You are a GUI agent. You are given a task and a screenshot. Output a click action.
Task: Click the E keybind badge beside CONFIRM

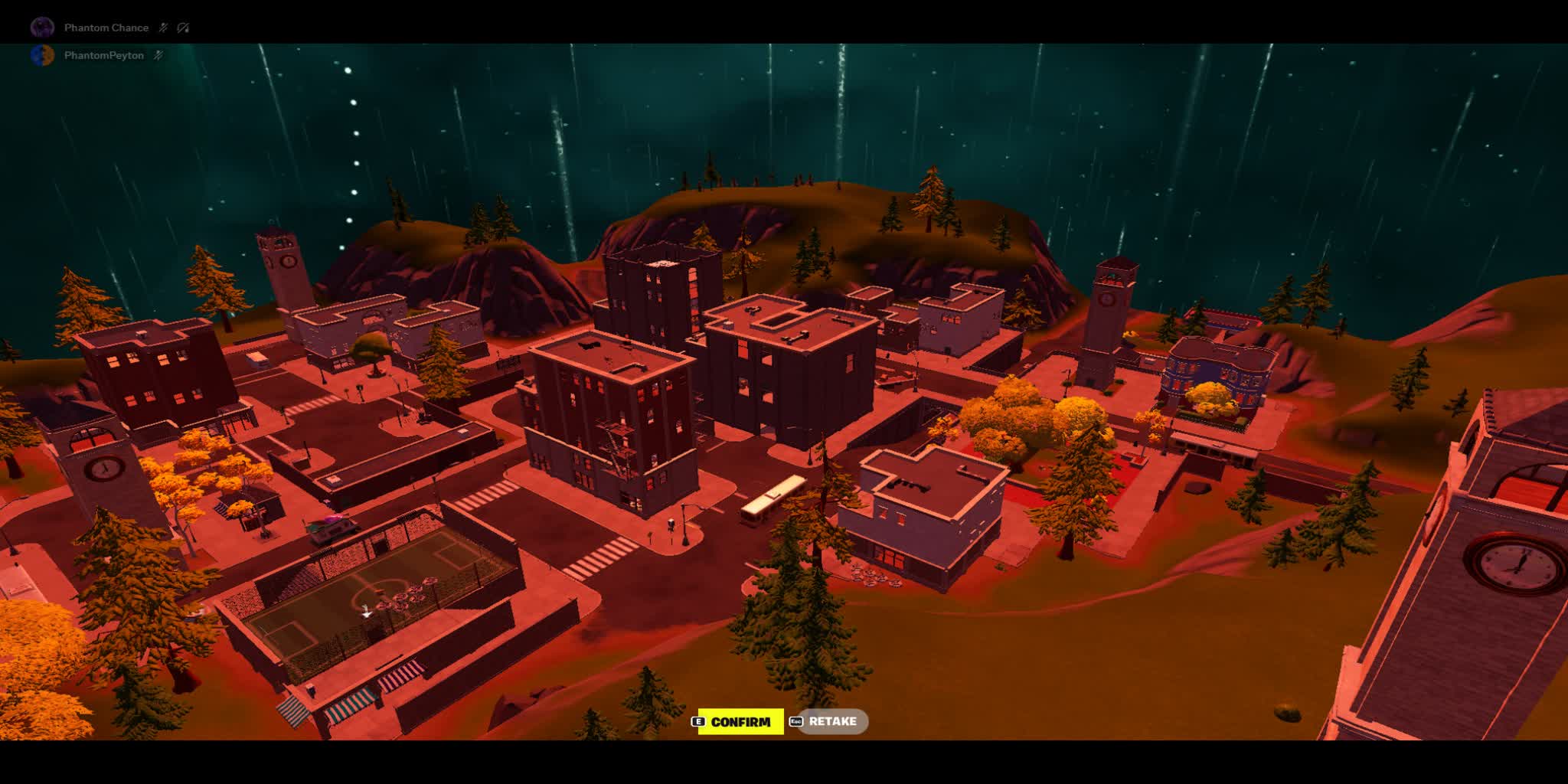(x=699, y=721)
